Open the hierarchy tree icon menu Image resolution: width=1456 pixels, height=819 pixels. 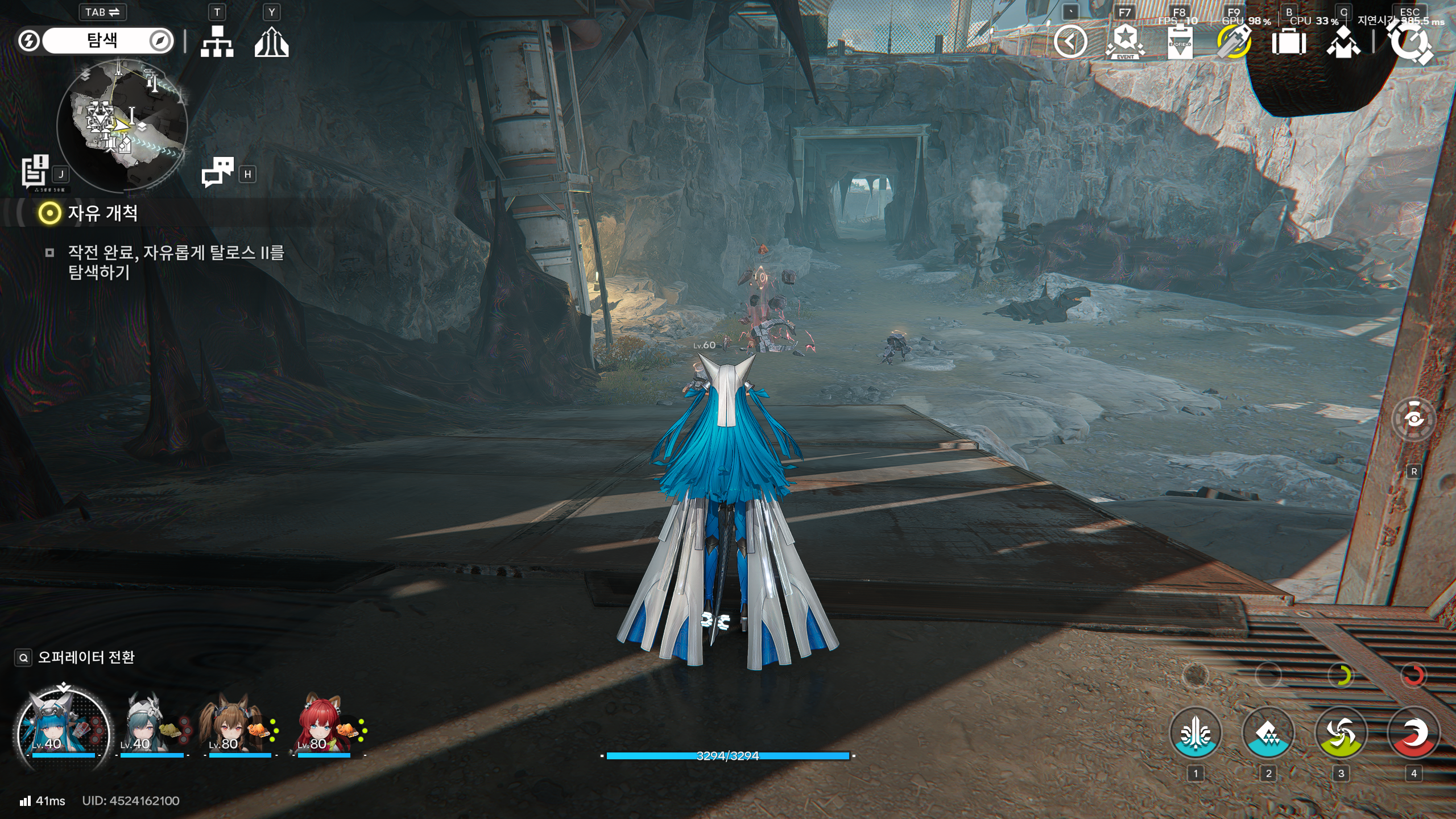click(x=217, y=42)
